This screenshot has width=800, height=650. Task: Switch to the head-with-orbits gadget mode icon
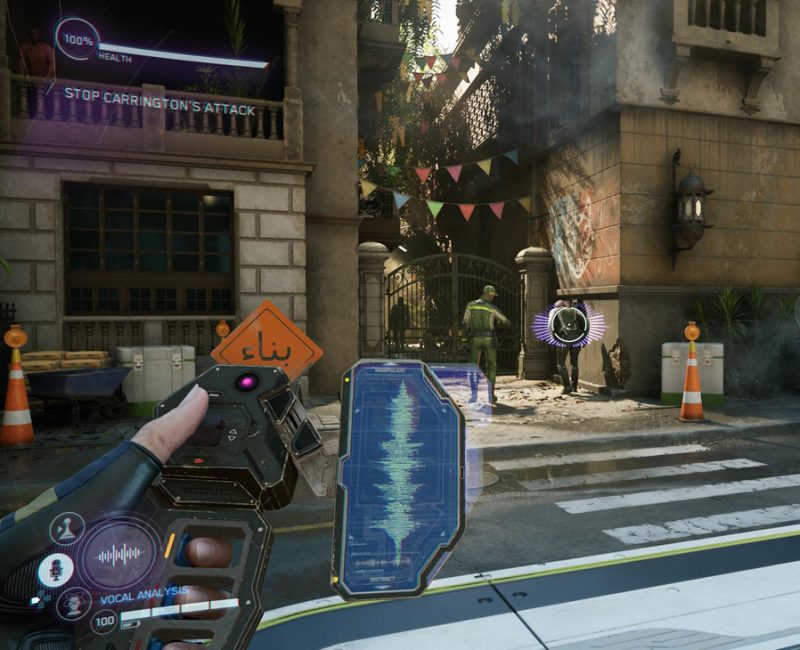point(73,603)
